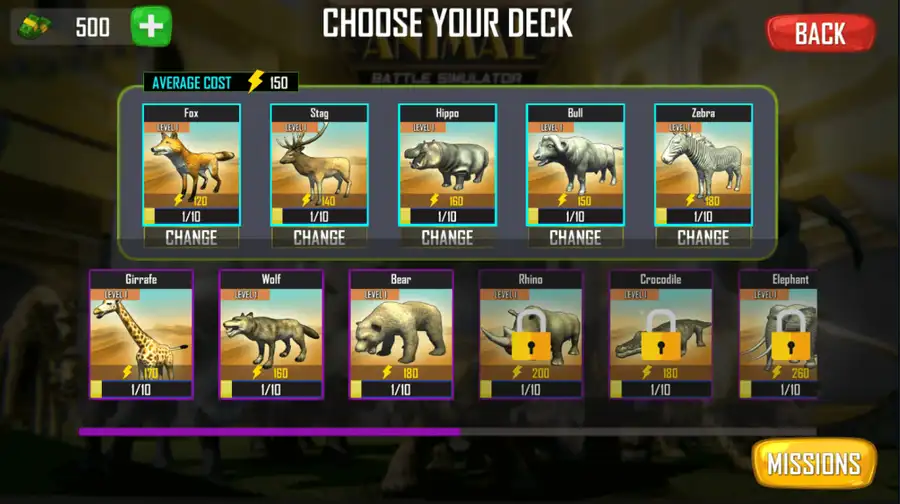Select the Wolf card from the collection
The width and height of the screenshot is (900, 504).
coord(271,334)
